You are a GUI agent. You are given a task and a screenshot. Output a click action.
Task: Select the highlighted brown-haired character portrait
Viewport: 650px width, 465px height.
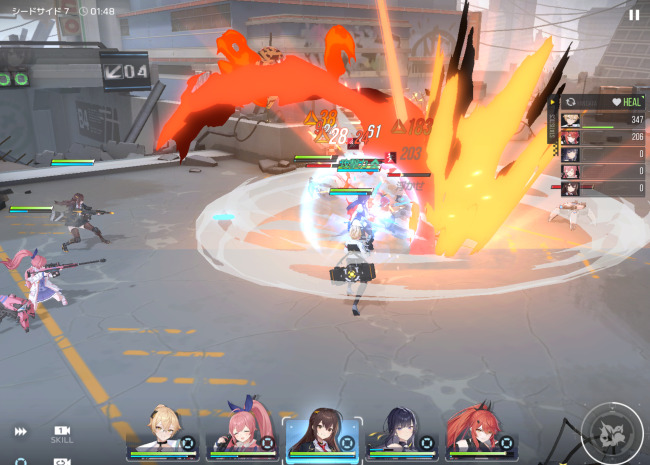321,433
